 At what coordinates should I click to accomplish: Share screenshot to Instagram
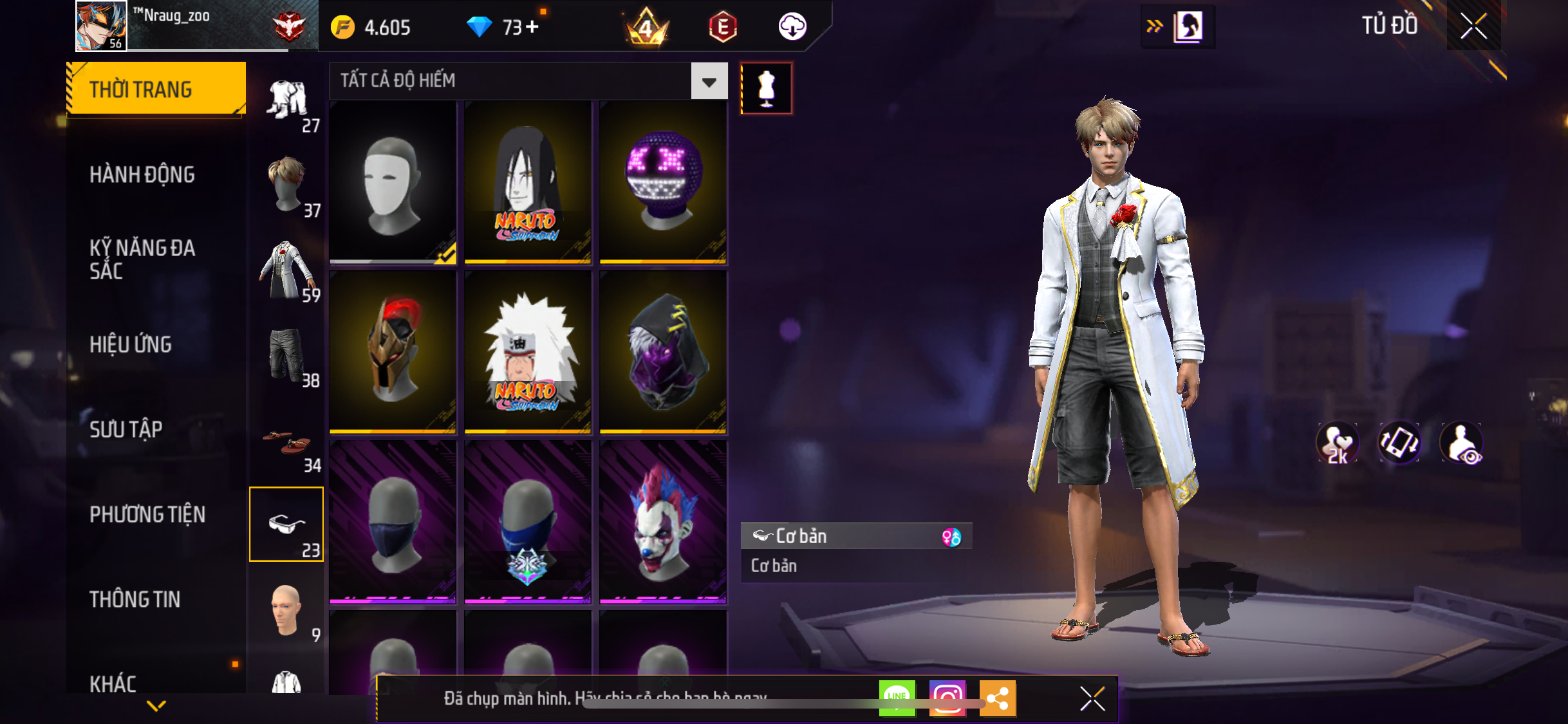pos(947,698)
